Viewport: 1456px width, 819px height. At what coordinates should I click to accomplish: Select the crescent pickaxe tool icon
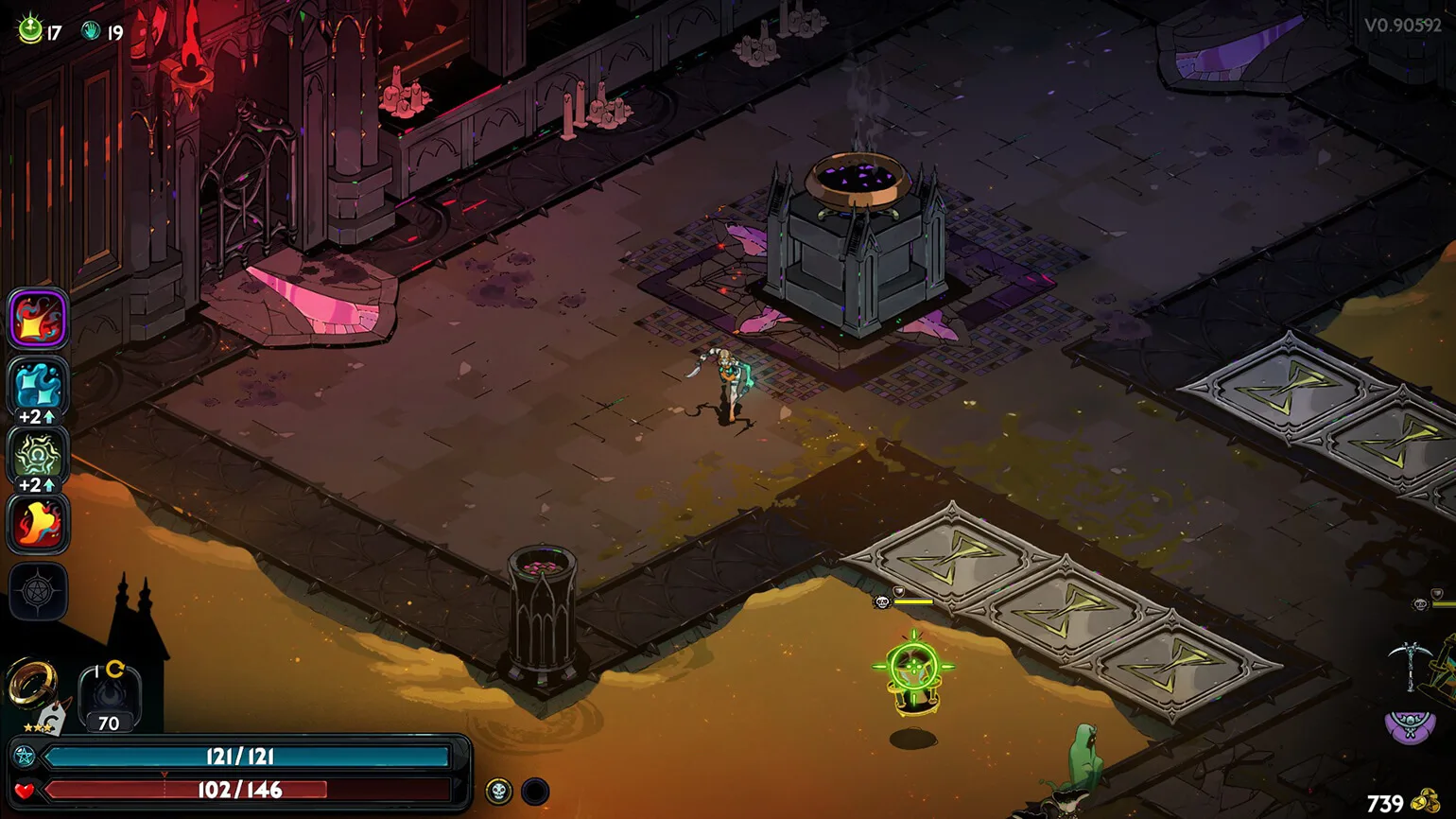coord(1409,663)
